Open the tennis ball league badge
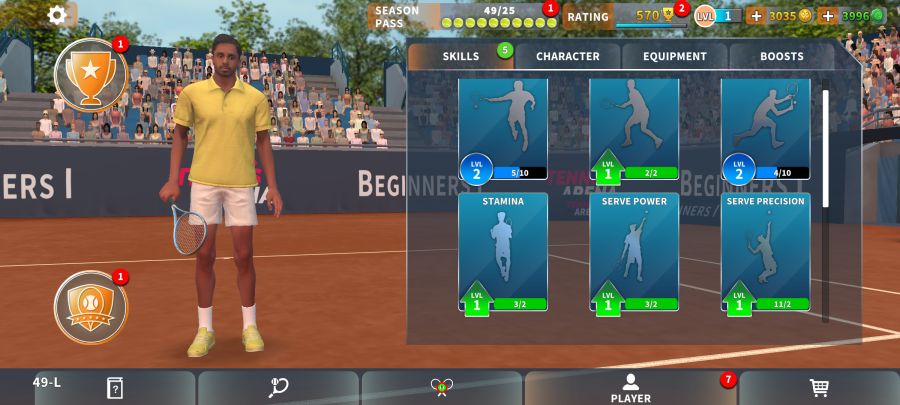 click(x=90, y=307)
